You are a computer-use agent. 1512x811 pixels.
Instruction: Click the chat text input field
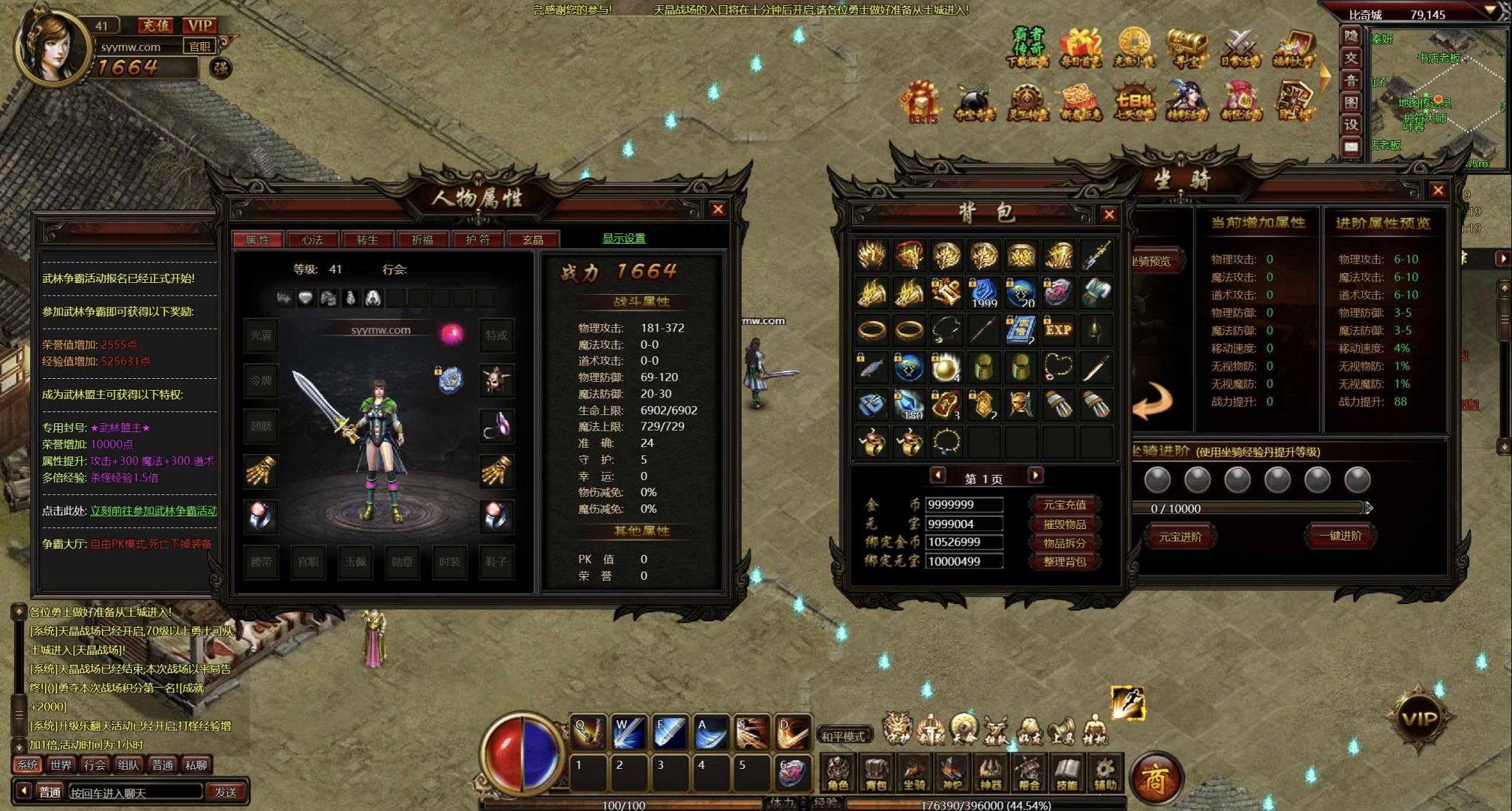pos(134,793)
